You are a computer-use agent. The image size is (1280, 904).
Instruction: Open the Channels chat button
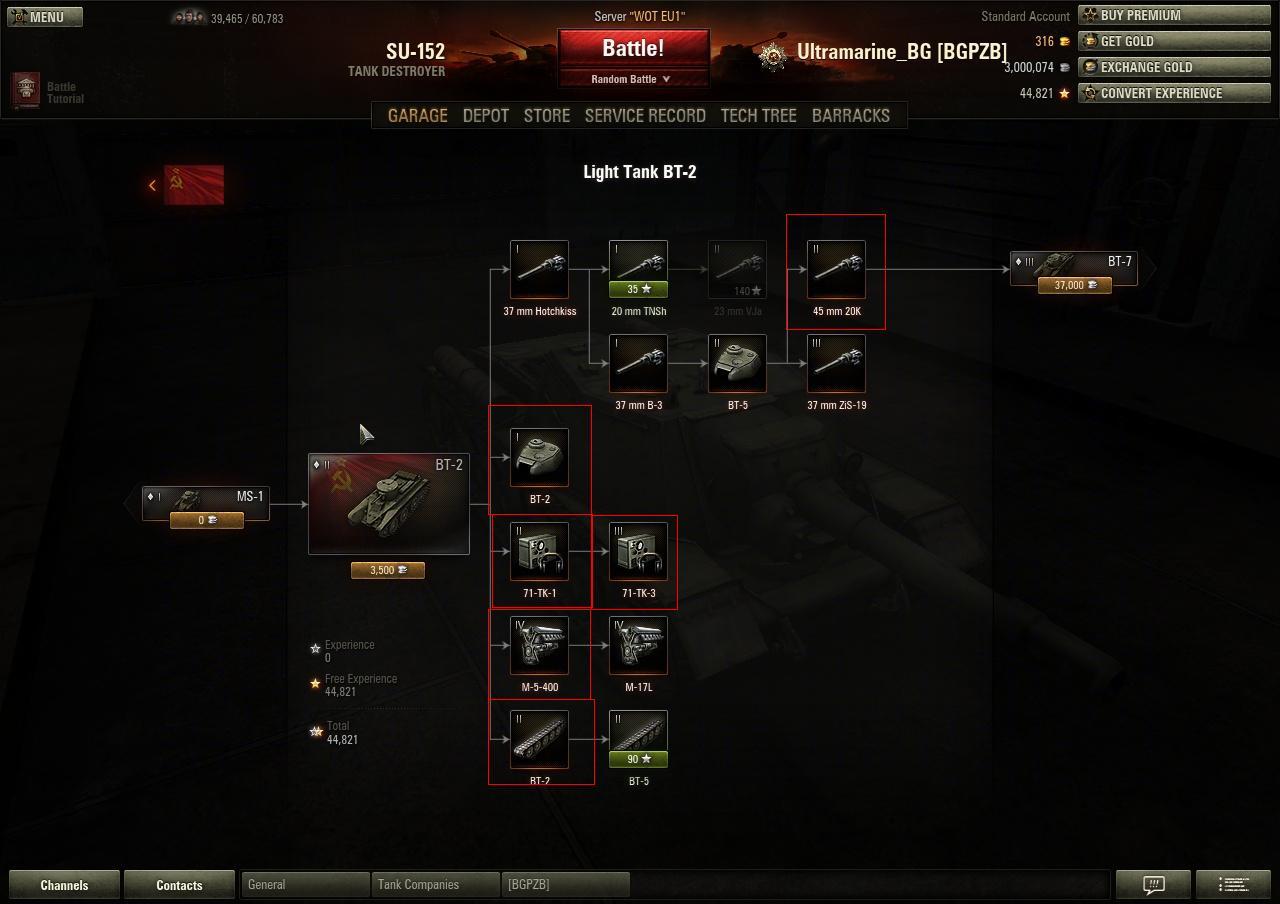(x=64, y=885)
